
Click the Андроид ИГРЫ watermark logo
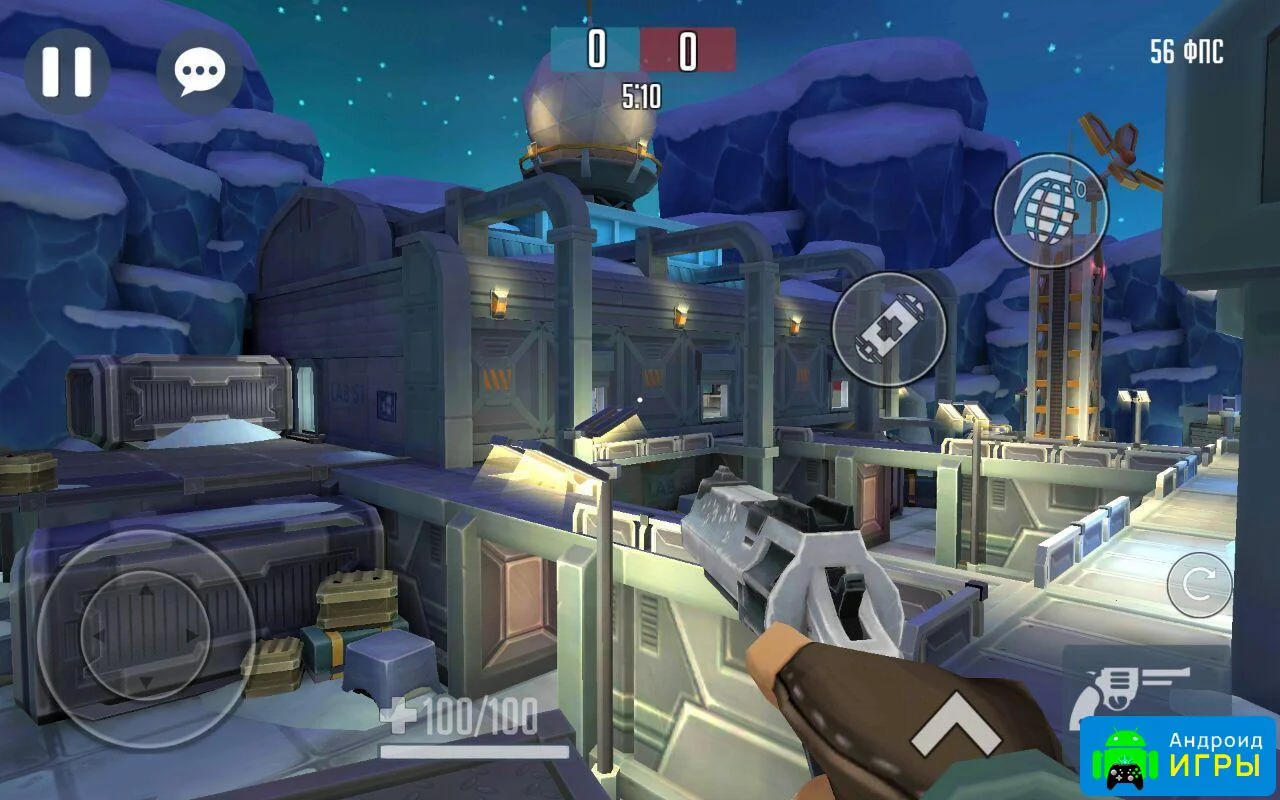pyautogui.click(x=1178, y=756)
